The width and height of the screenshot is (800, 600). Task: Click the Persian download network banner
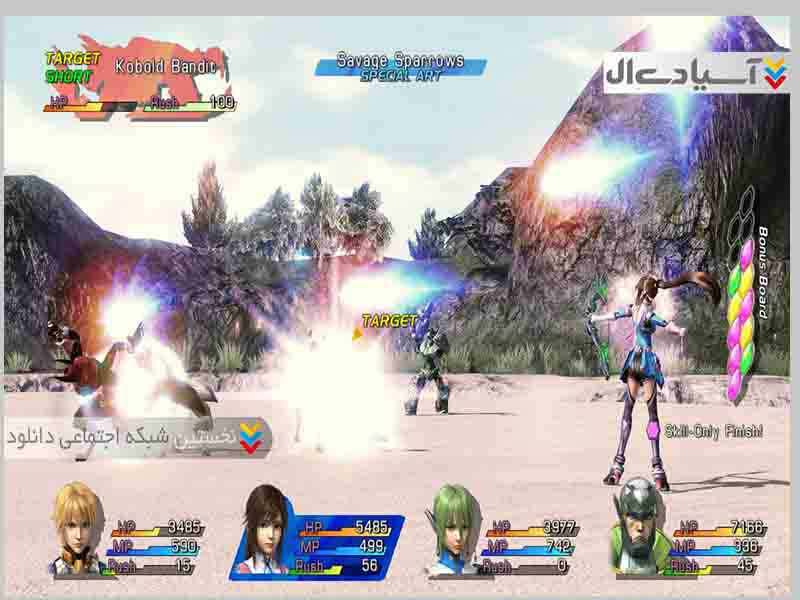click(138, 438)
